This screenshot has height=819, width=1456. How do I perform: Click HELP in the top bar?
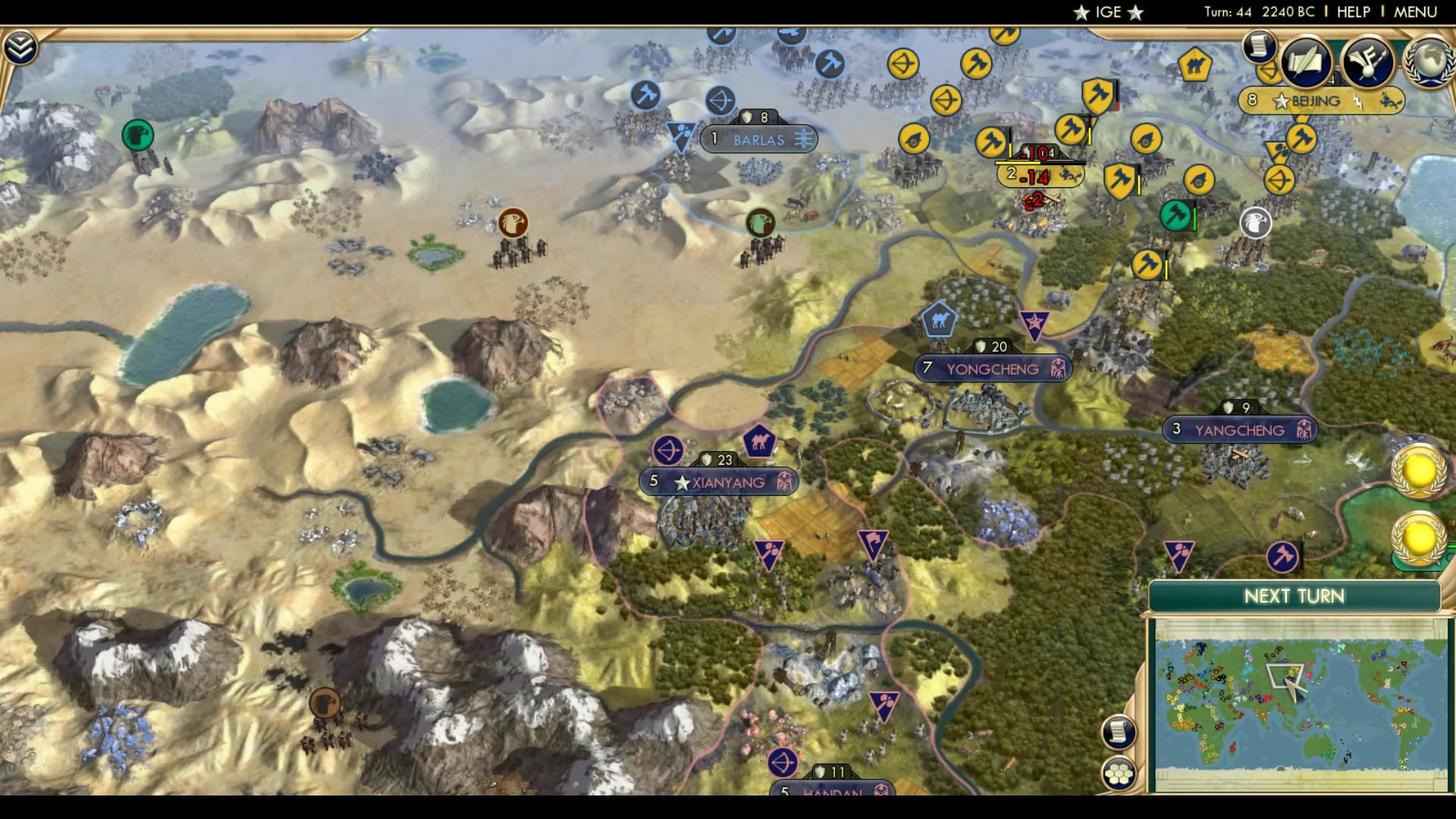(1357, 11)
